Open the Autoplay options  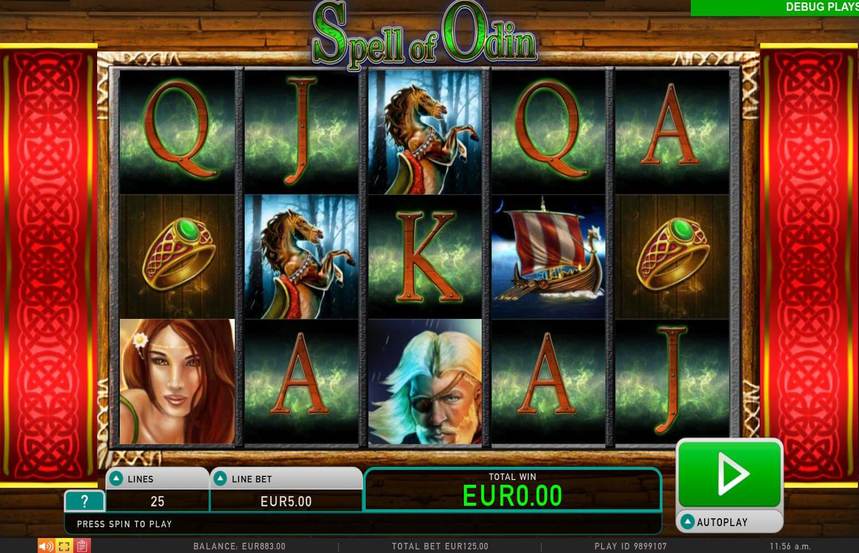(729, 522)
